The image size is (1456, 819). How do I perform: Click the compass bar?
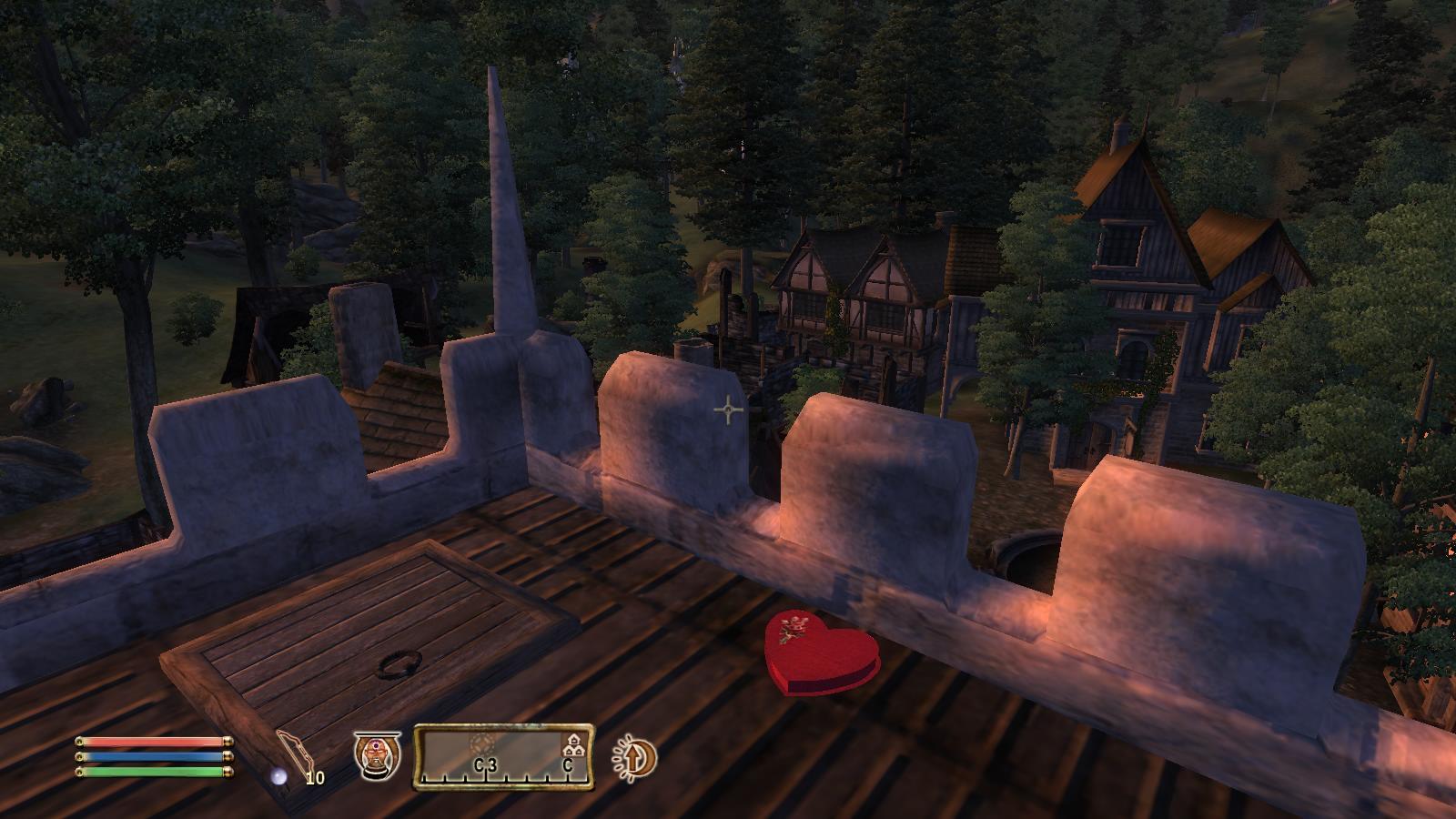[503, 756]
